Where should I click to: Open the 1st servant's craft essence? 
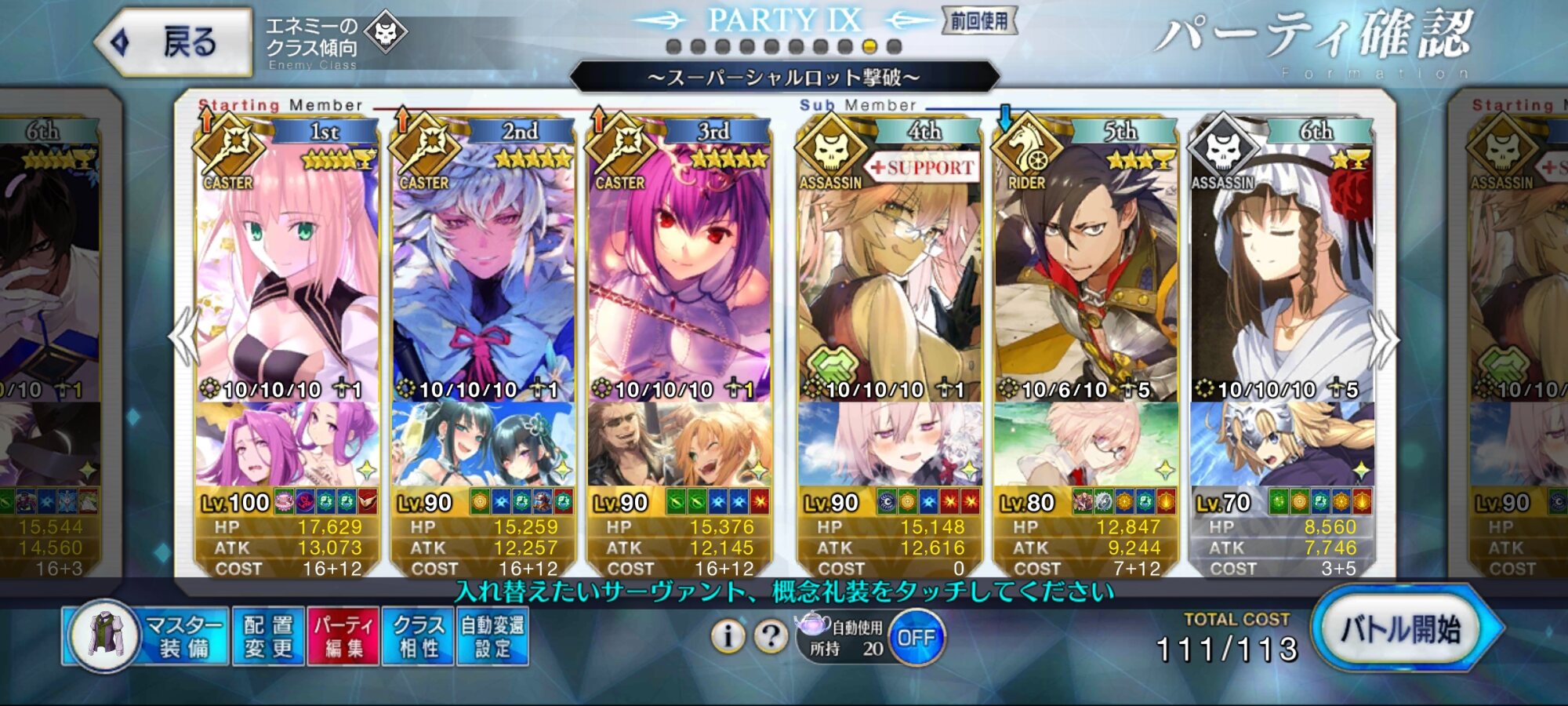(x=287, y=444)
